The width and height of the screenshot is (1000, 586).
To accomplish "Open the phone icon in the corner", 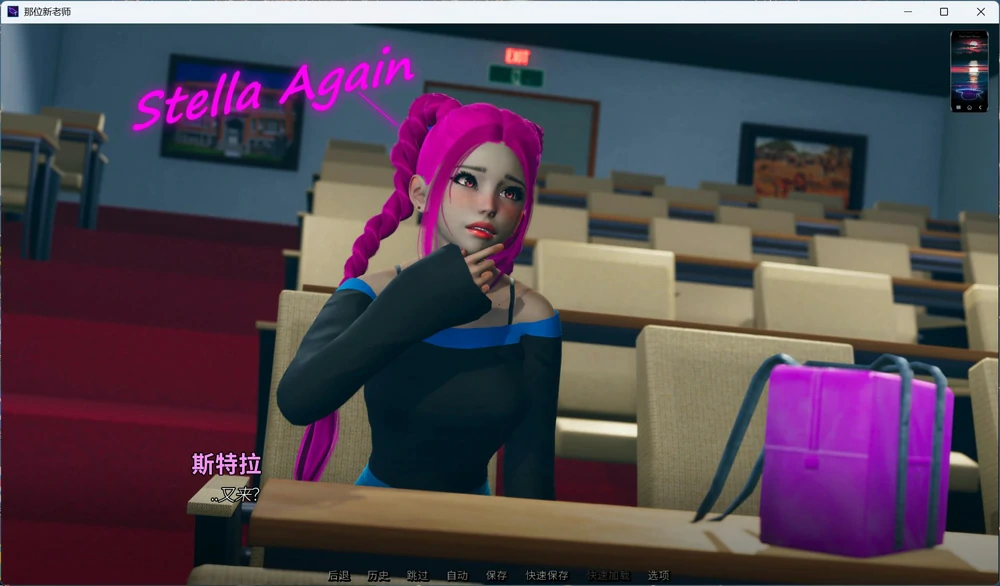I will pyautogui.click(x=969, y=71).
